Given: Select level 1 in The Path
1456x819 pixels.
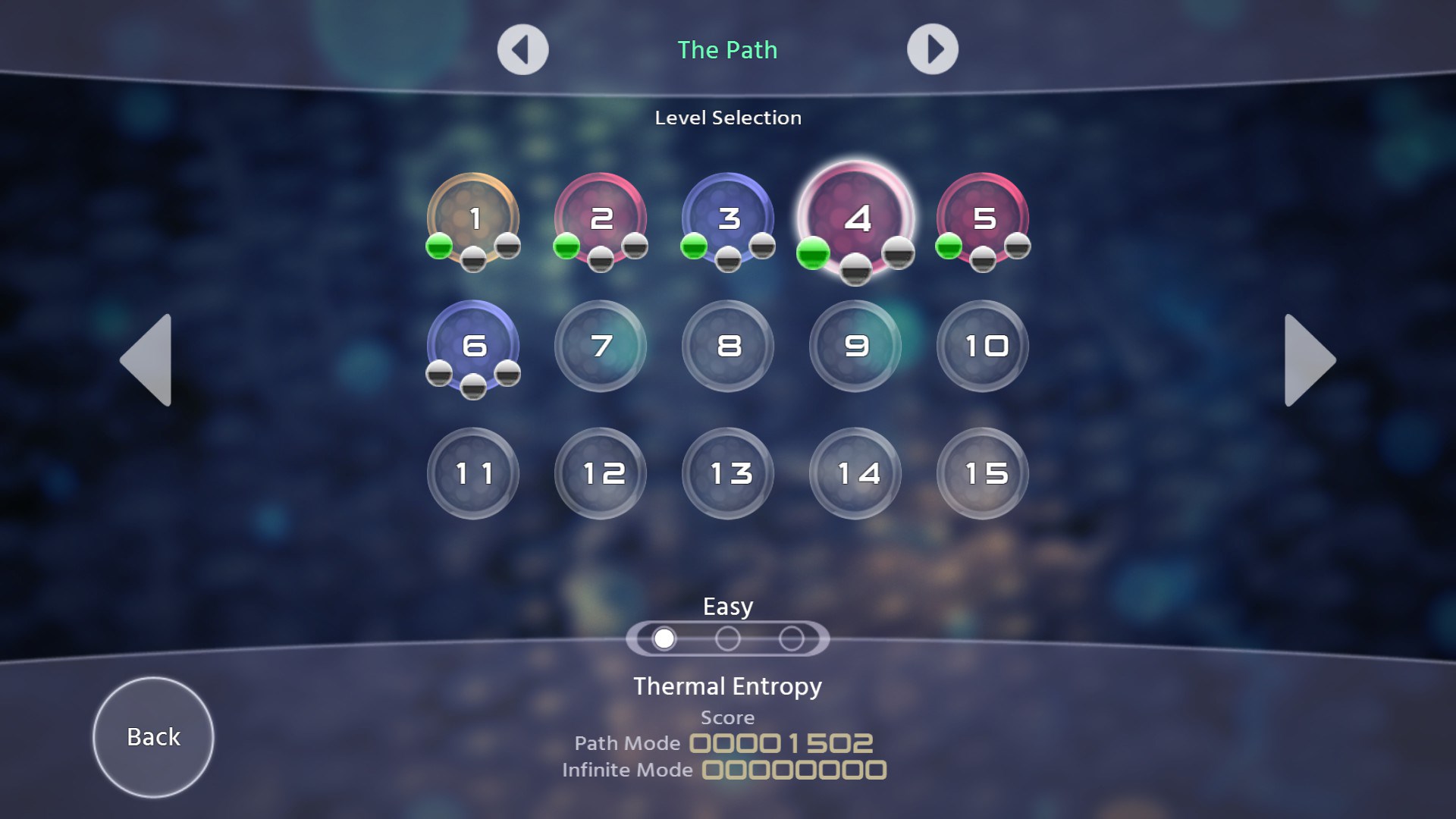Looking at the screenshot, I should 472,219.
